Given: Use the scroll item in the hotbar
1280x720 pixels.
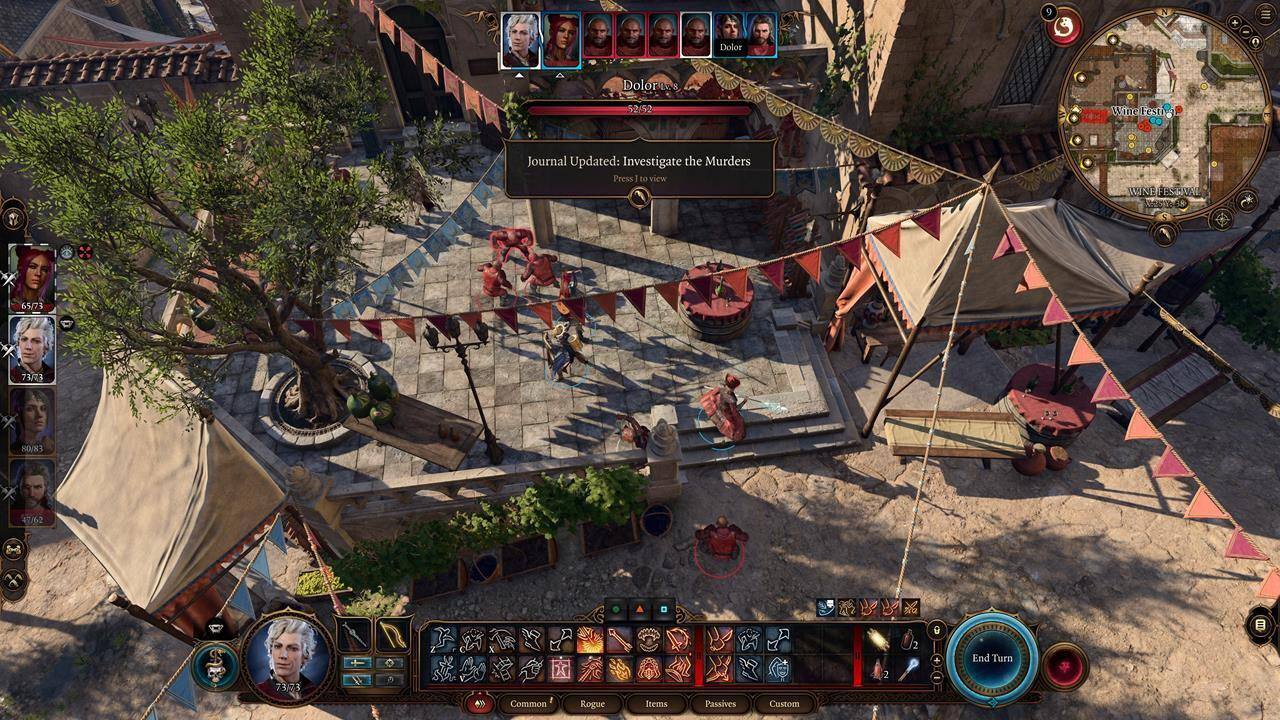Looking at the screenshot, I should 878,640.
